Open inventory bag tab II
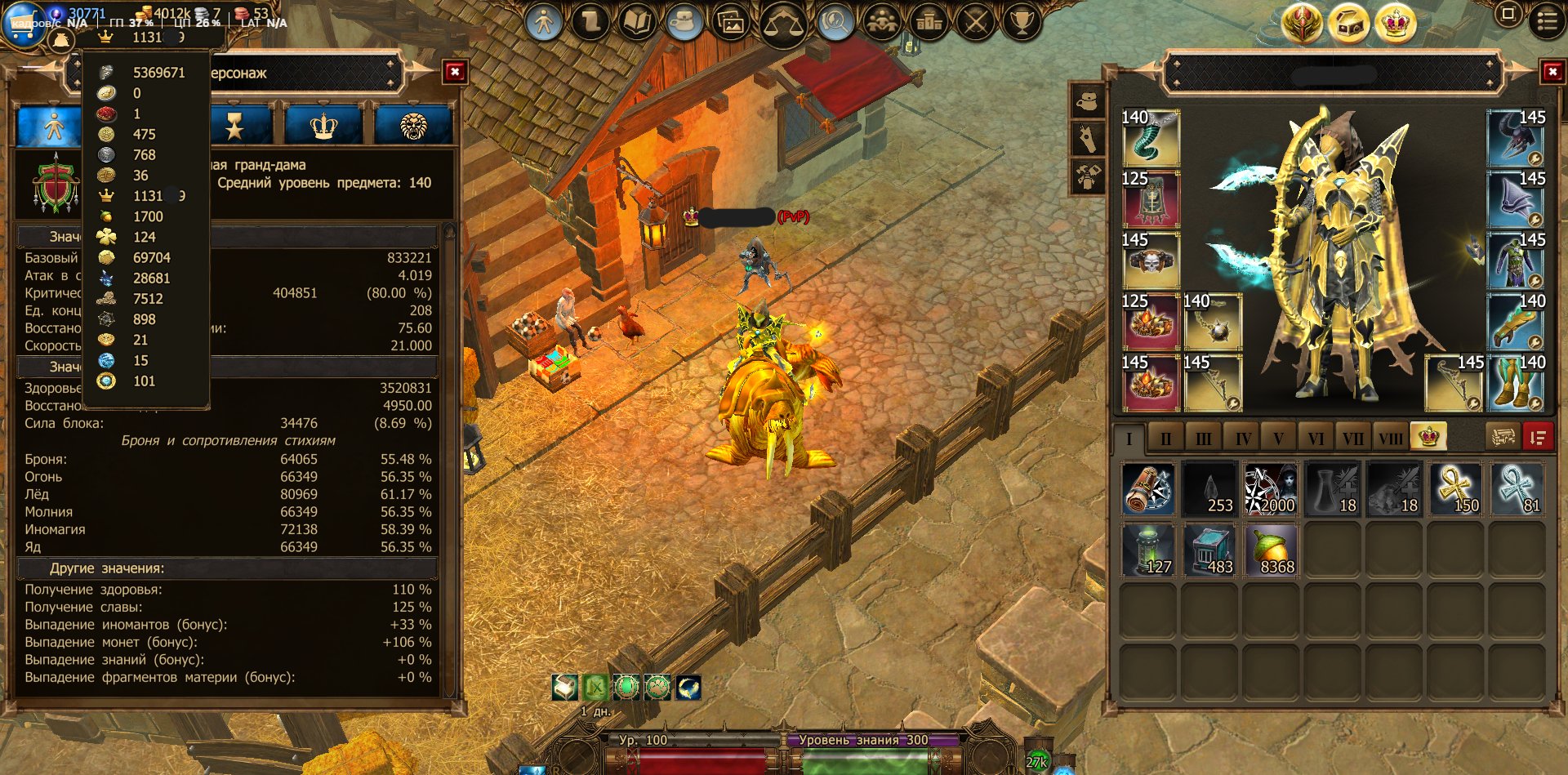The height and width of the screenshot is (775, 1568). pos(1165,439)
